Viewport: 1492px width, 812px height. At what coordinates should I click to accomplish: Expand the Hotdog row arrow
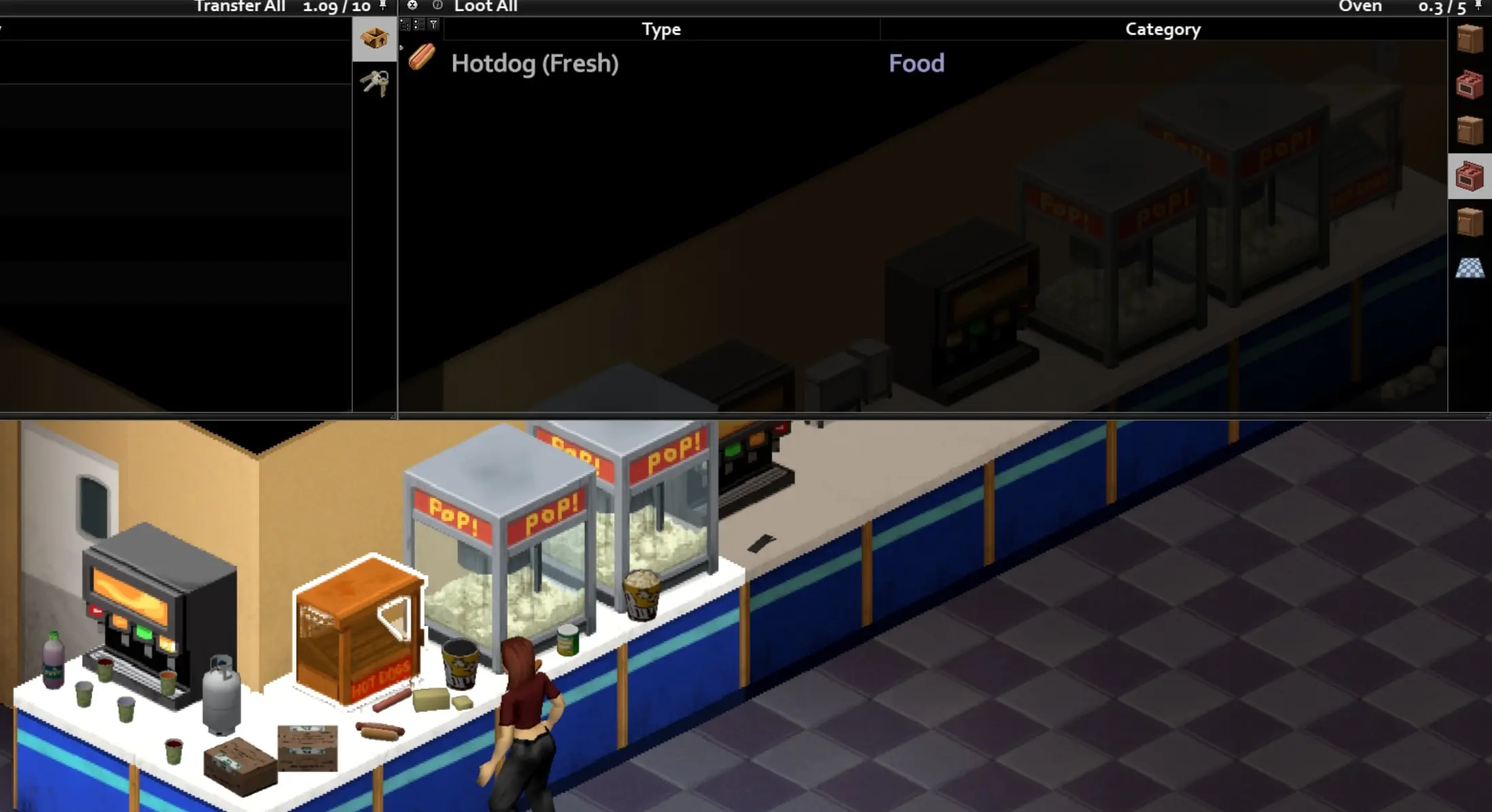pyautogui.click(x=401, y=48)
